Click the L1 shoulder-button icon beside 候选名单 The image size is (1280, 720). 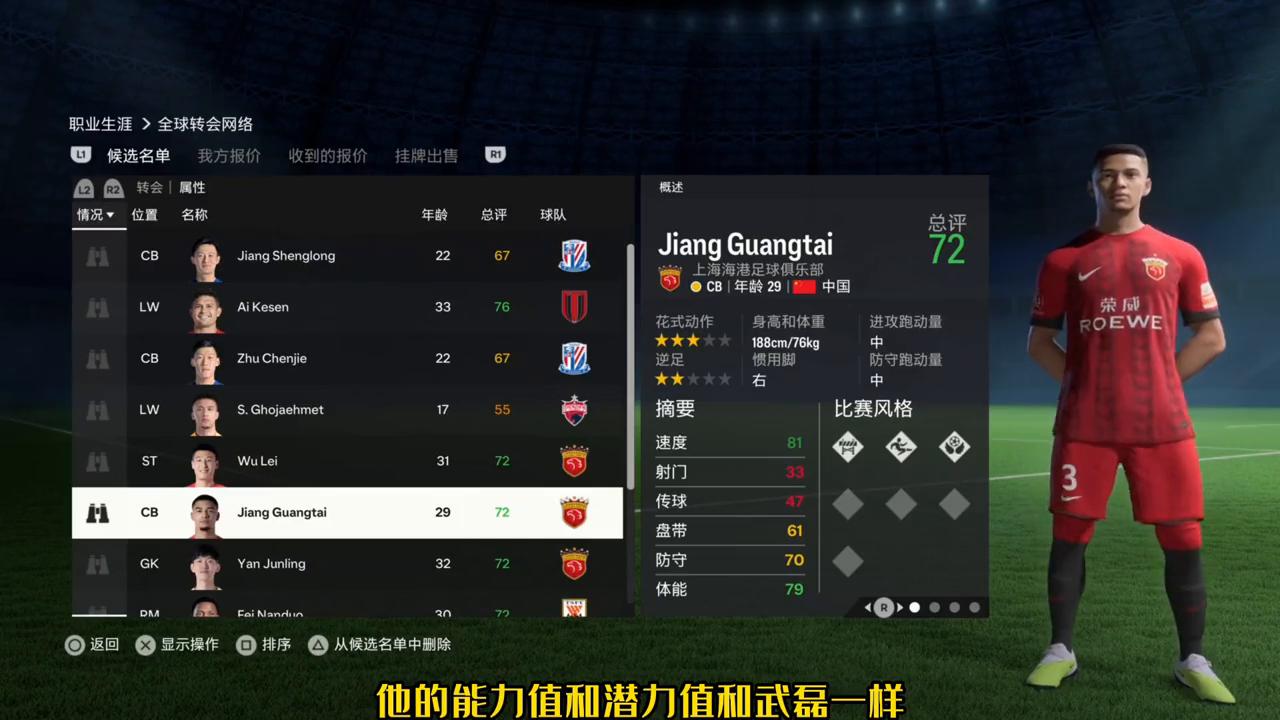80,155
